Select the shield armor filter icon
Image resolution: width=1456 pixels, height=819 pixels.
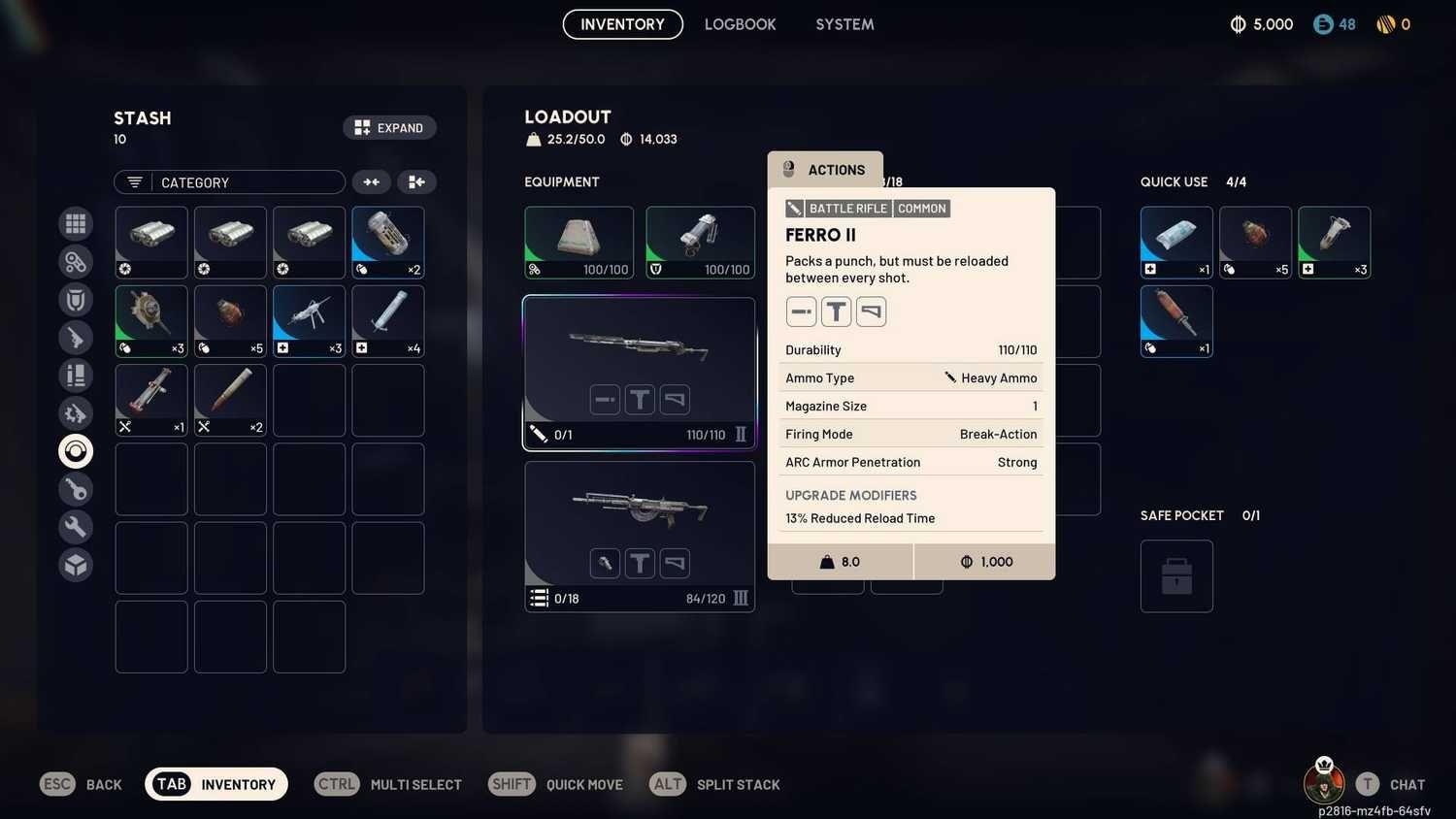[x=76, y=299]
